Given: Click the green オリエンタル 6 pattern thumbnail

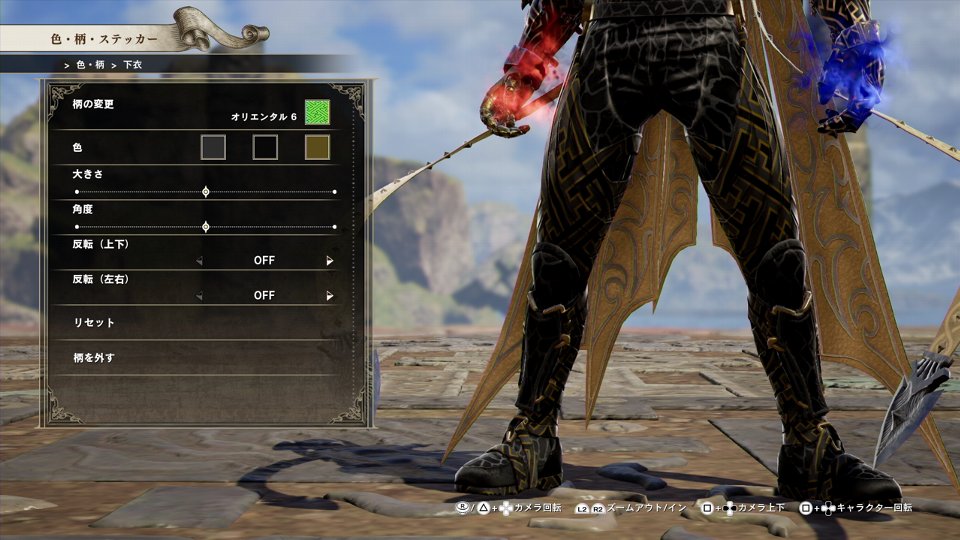Looking at the screenshot, I should pyautogui.click(x=317, y=112).
